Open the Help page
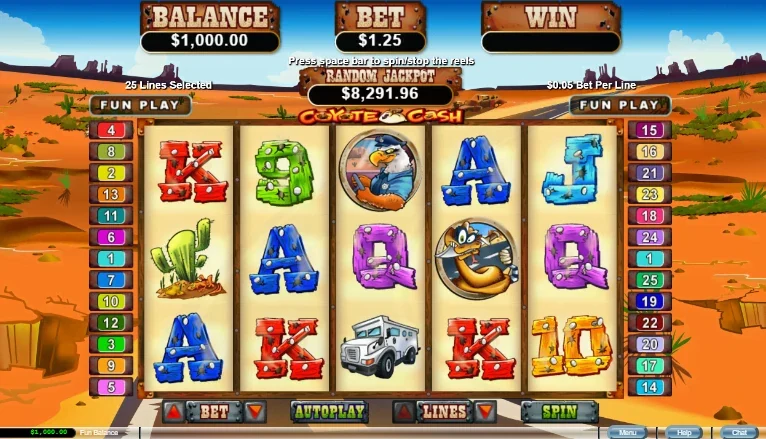Viewport: 766px width, 439px height. 684,433
